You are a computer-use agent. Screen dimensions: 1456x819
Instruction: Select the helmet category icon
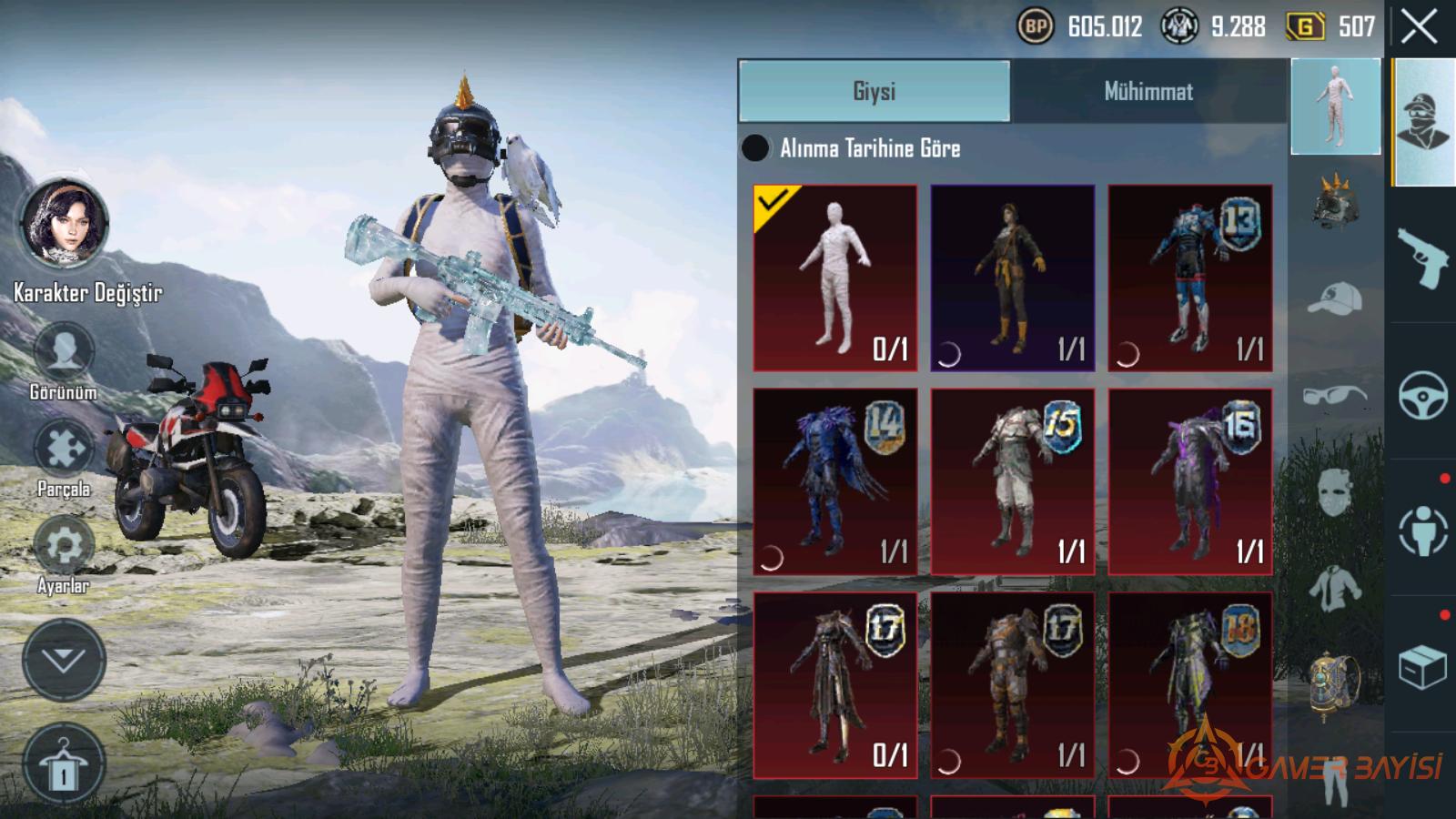1335,201
